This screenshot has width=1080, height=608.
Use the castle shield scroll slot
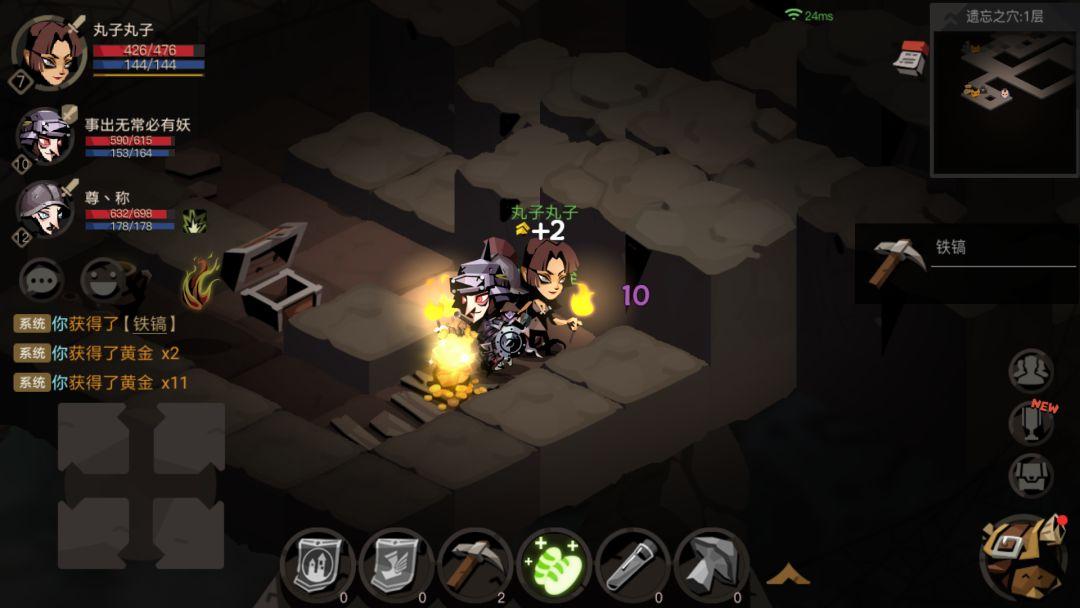pyautogui.click(x=318, y=566)
